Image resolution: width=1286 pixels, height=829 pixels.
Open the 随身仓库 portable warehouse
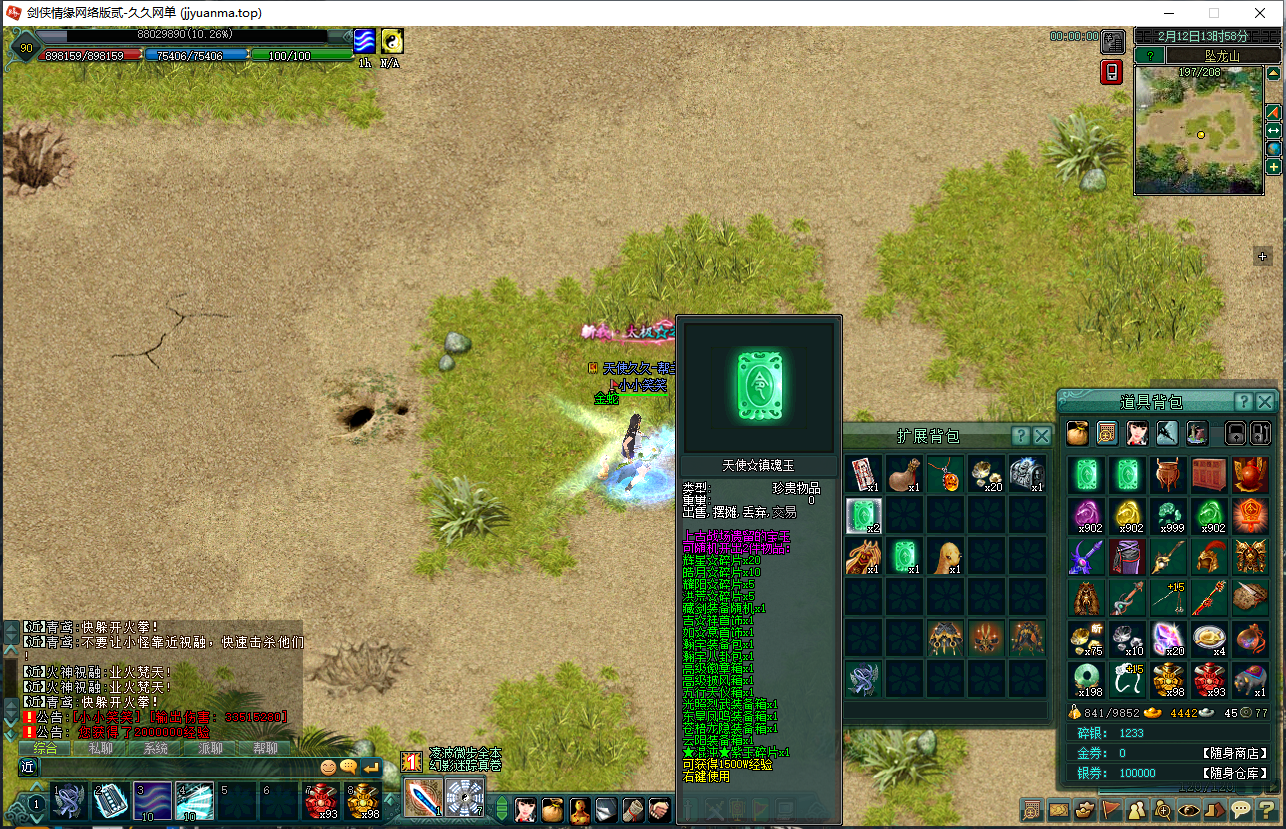tap(1235, 773)
